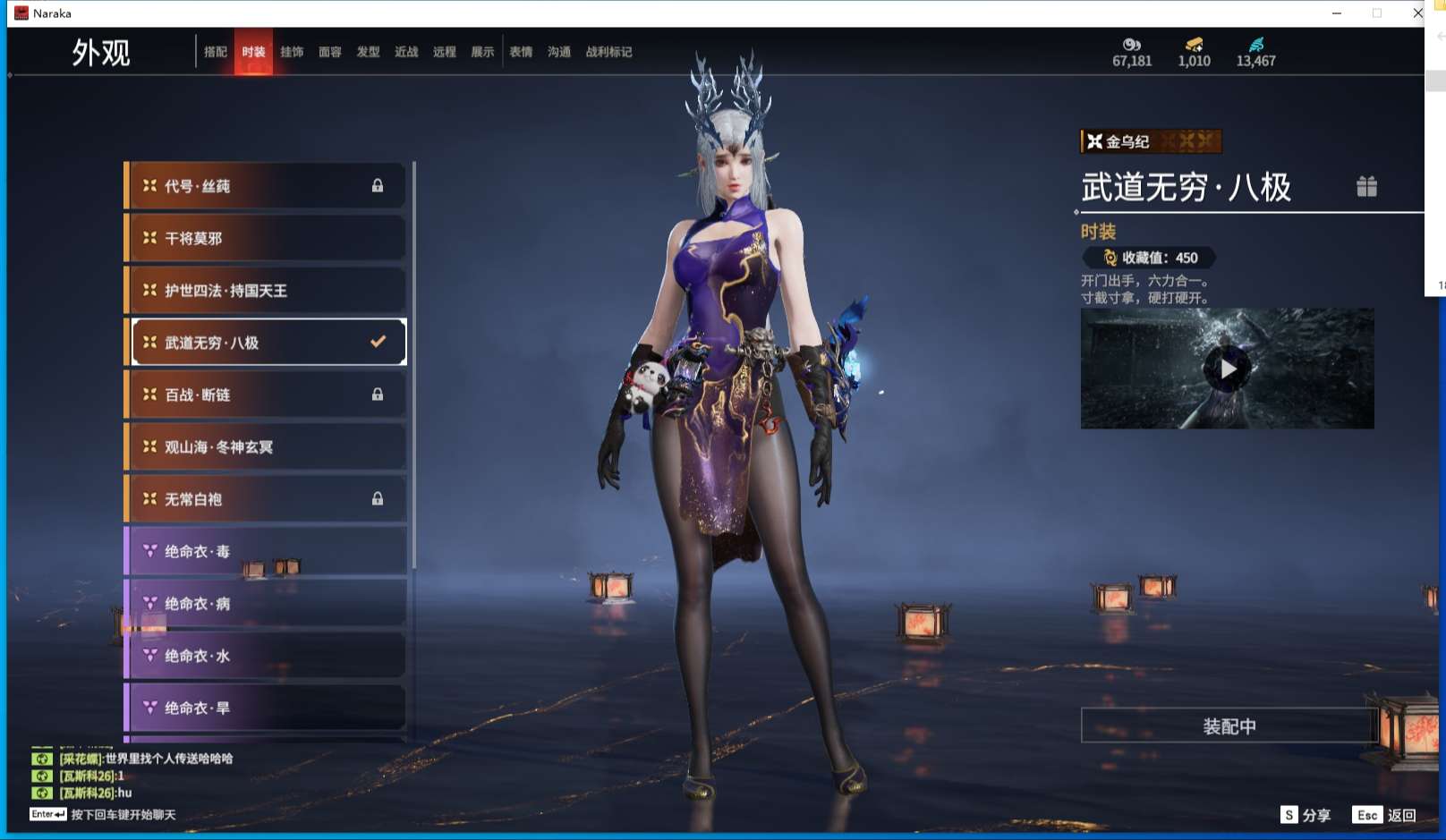This screenshot has width=1446, height=840.
Task: Show the 表情 emote tab
Action: click(x=521, y=52)
